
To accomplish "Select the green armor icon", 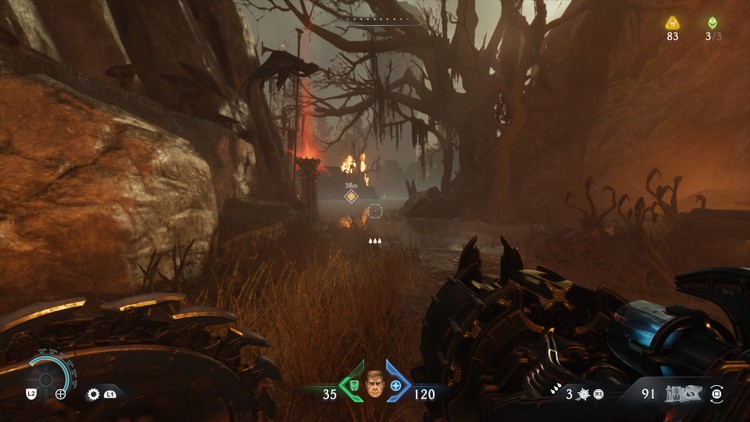I will [353, 386].
